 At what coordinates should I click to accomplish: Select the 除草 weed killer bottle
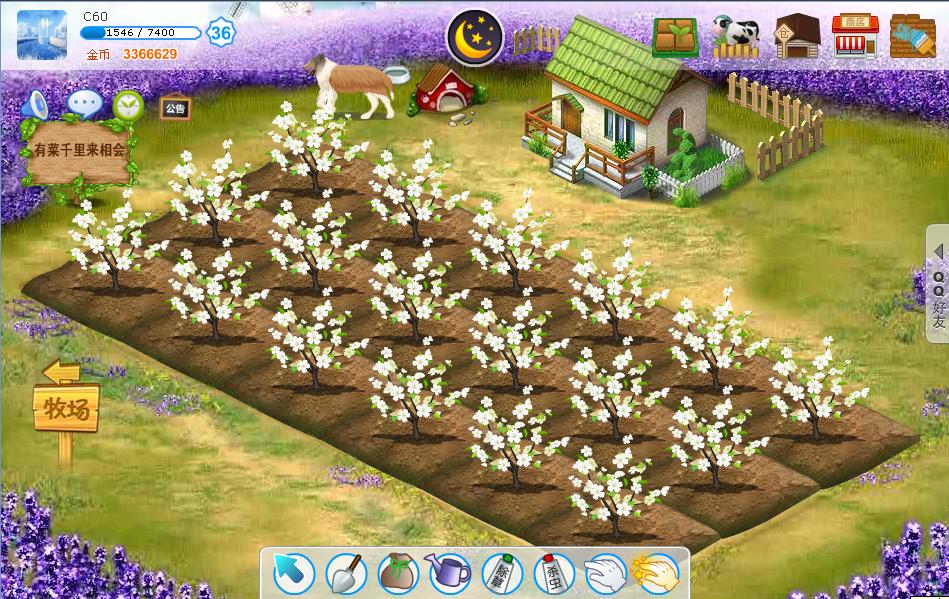pyautogui.click(x=502, y=573)
